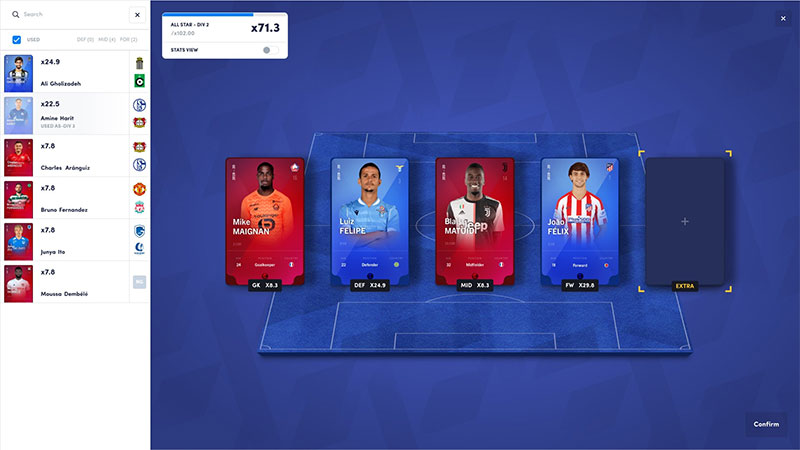Add a player to the Extra slot
Screen dimensions: 800x450
[x=684, y=221]
